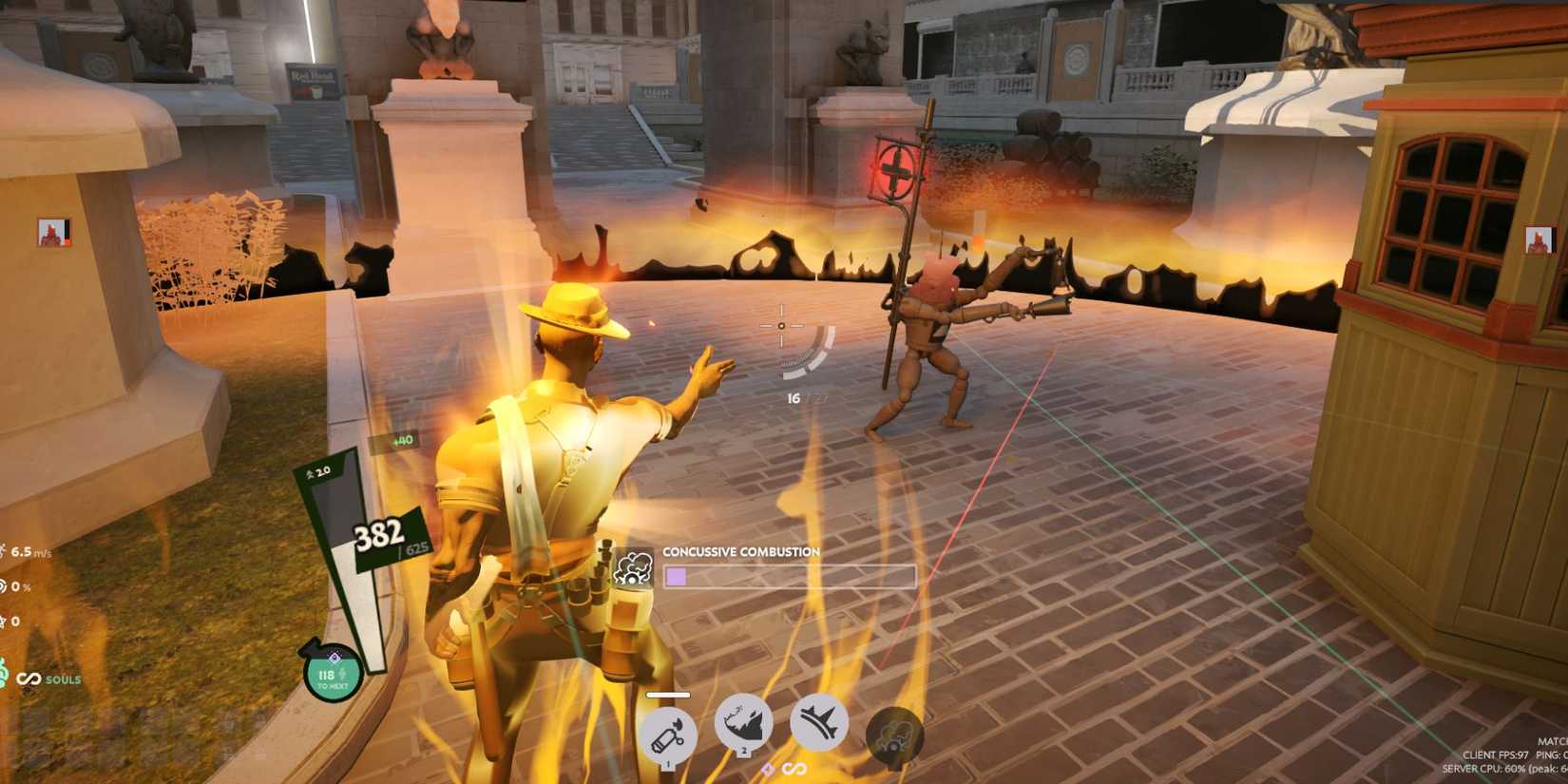This screenshot has height=784, width=1568.
Task: Click the movement speed icon showing 6.5 m/s
Action: (10, 549)
